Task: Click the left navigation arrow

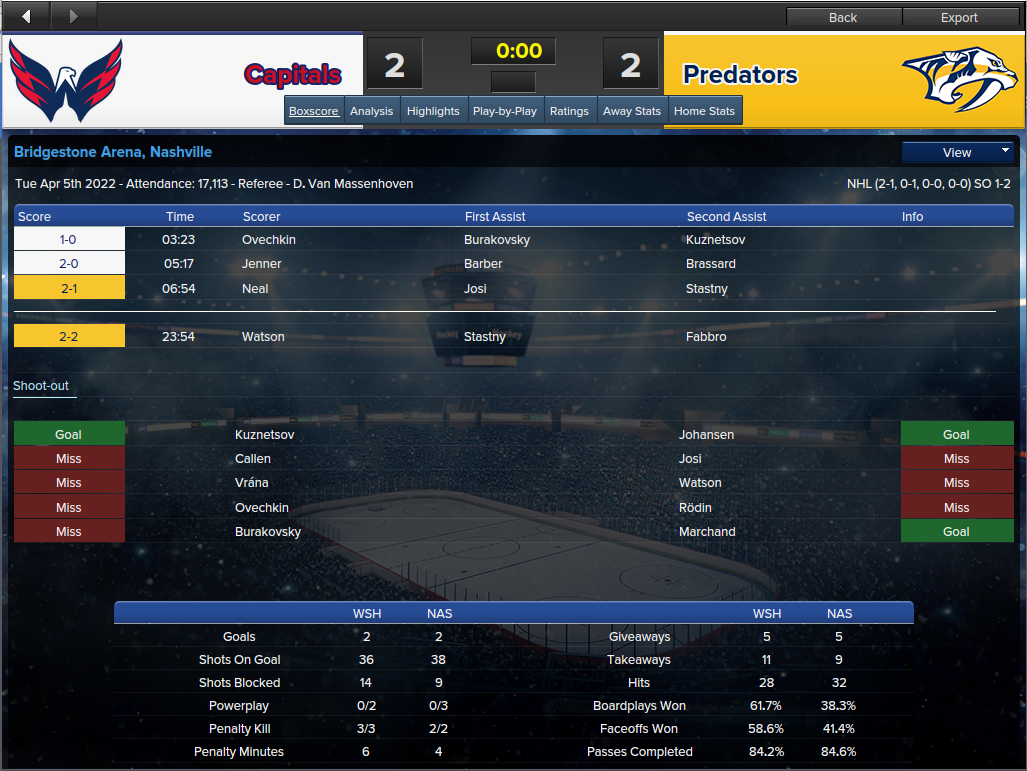Action: [27, 16]
